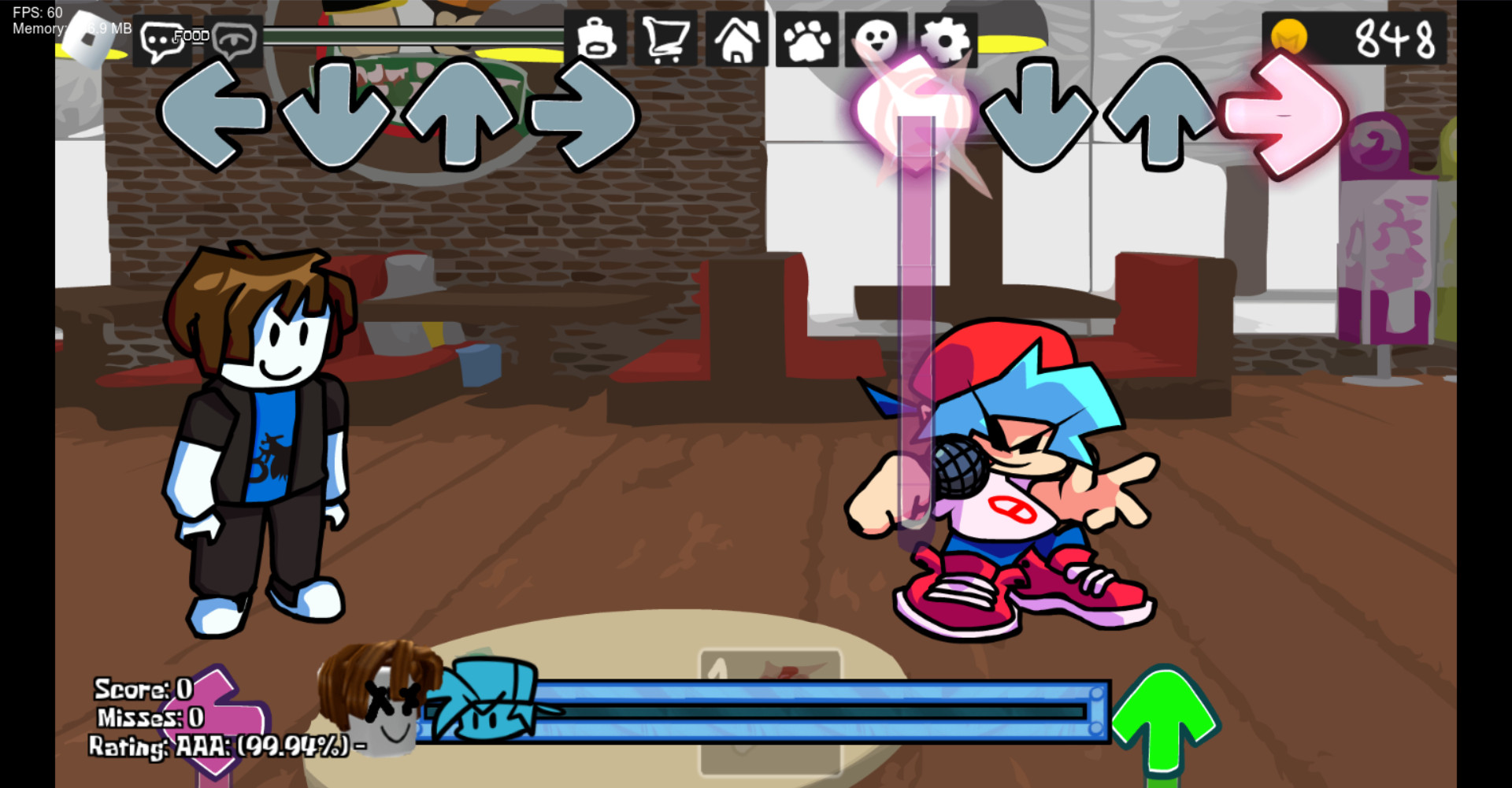Open the Roblox chat bubble icon
1512x788 pixels.
163,38
